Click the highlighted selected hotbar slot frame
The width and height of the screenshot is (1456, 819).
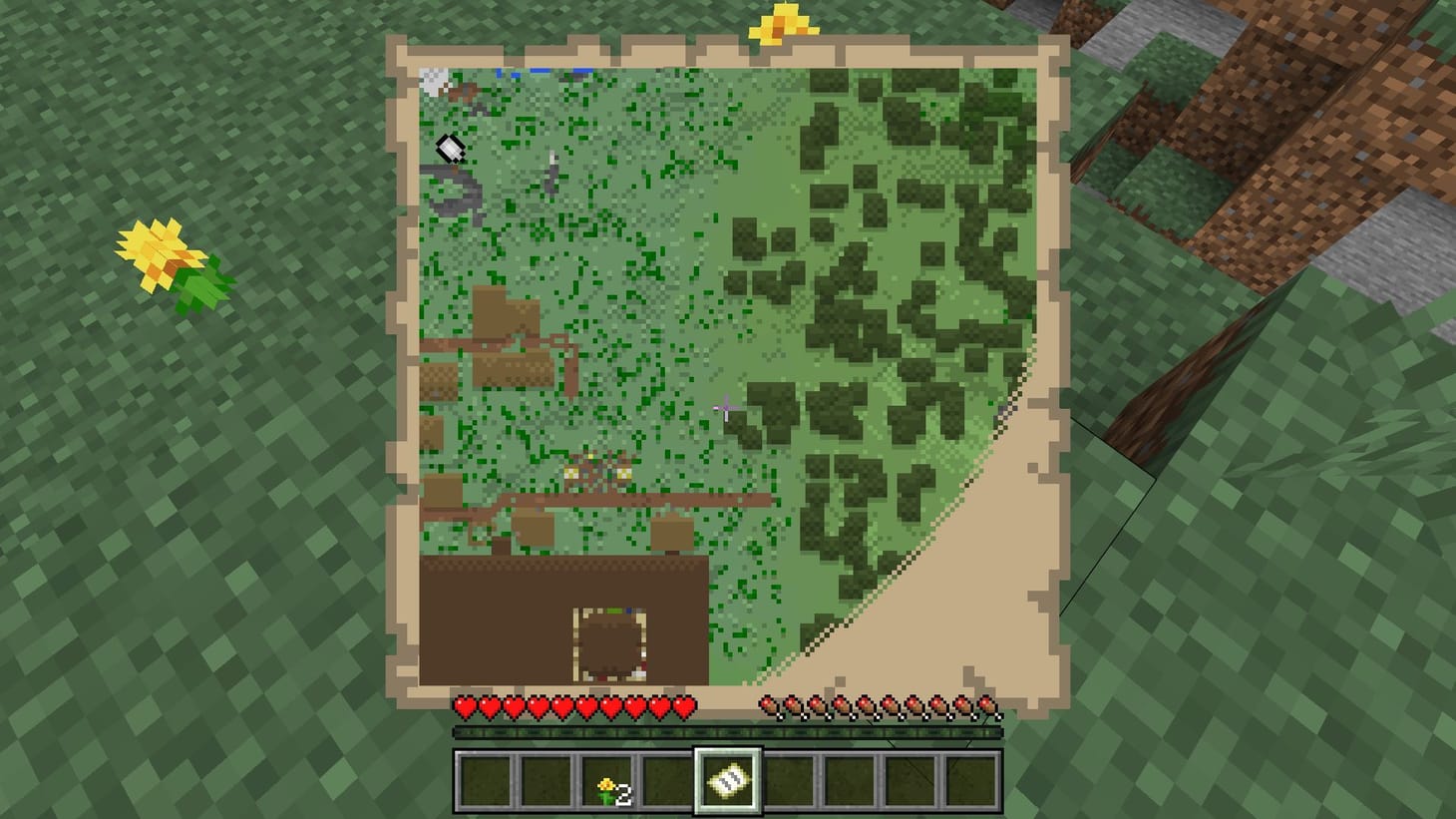click(729, 782)
